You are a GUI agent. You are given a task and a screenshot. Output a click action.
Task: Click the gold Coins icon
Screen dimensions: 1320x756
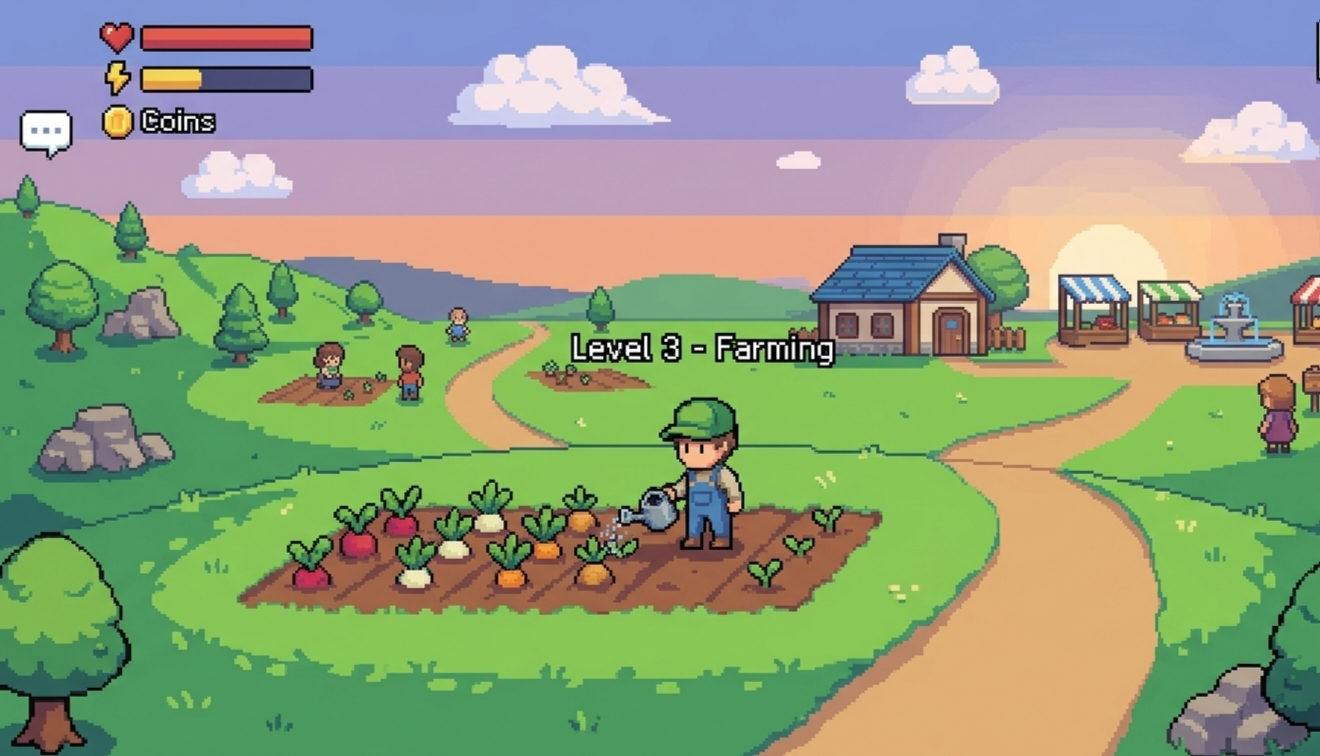coord(117,122)
